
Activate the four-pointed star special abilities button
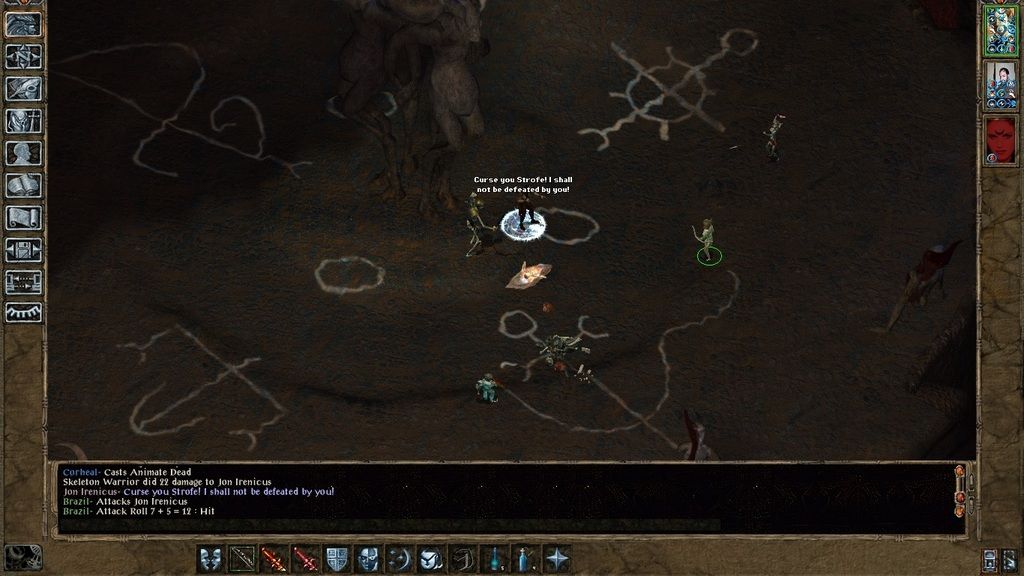(557, 558)
